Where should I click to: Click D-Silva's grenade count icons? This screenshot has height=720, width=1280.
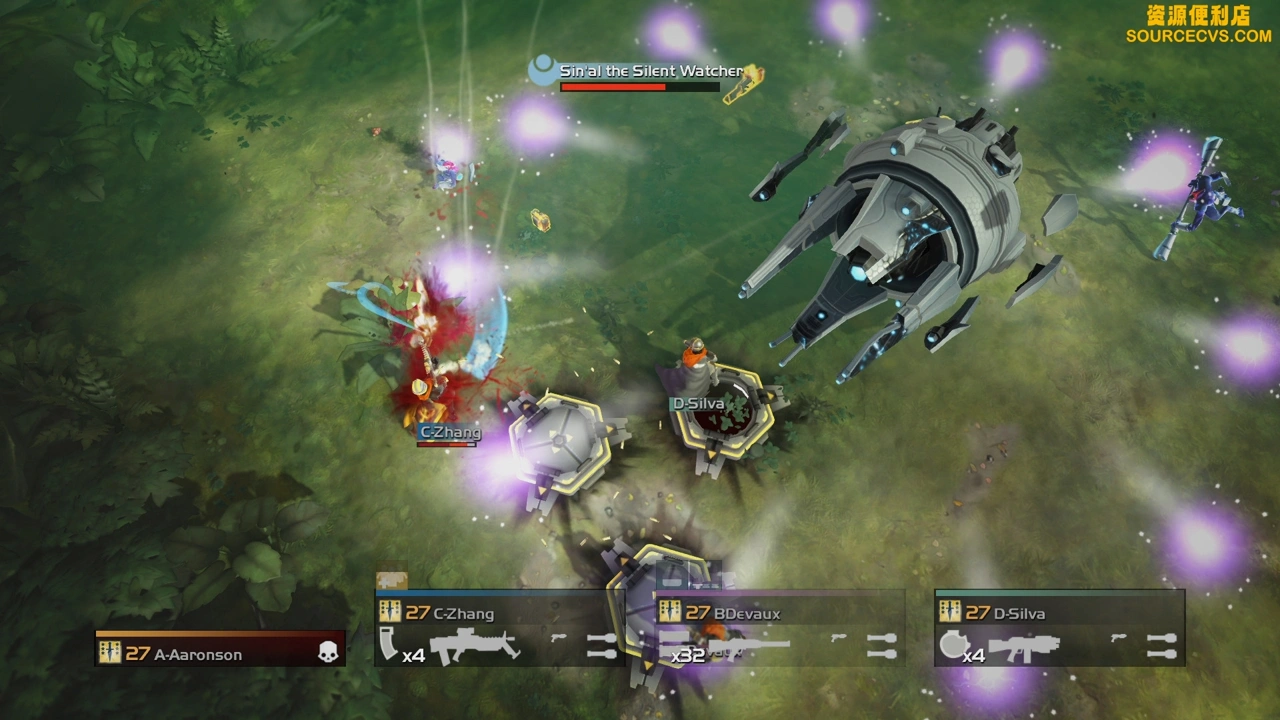(x=1161, y=646)
